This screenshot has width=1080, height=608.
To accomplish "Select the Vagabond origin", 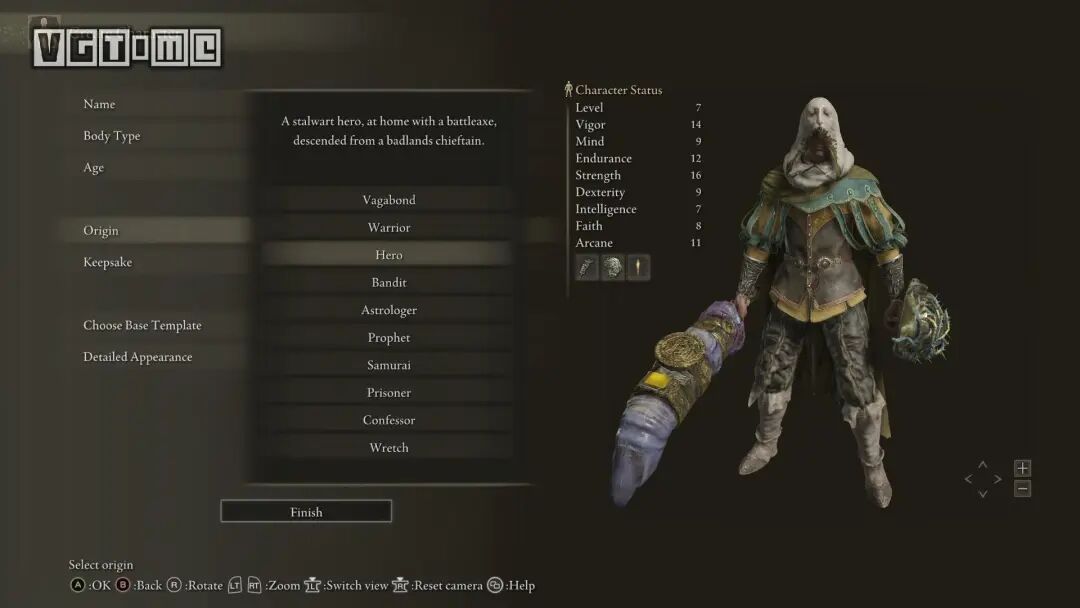I will [x=388, y=200].
